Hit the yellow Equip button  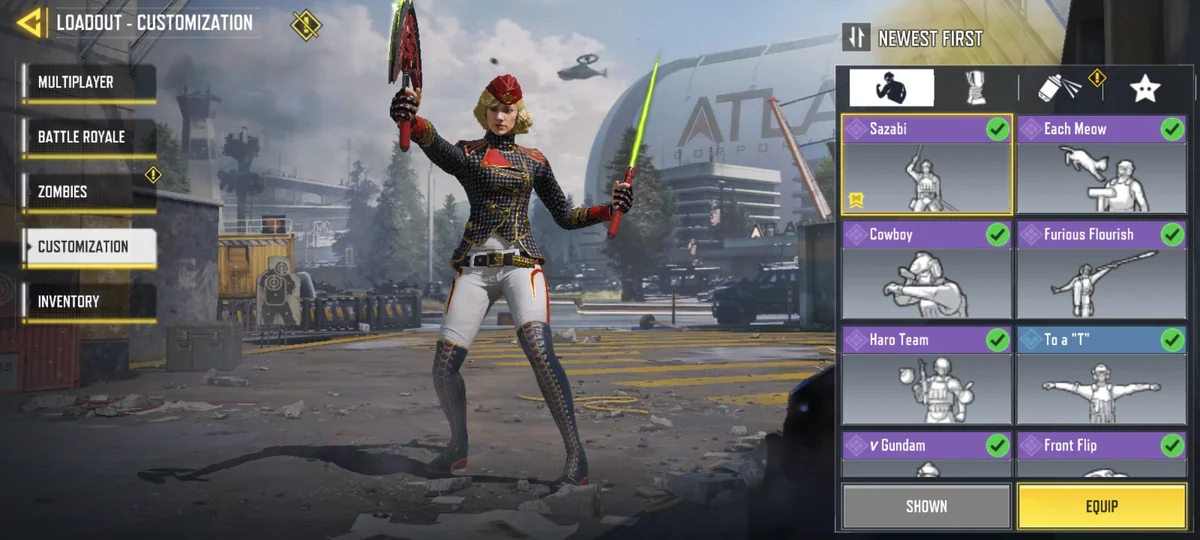[x=1102, y=506]
